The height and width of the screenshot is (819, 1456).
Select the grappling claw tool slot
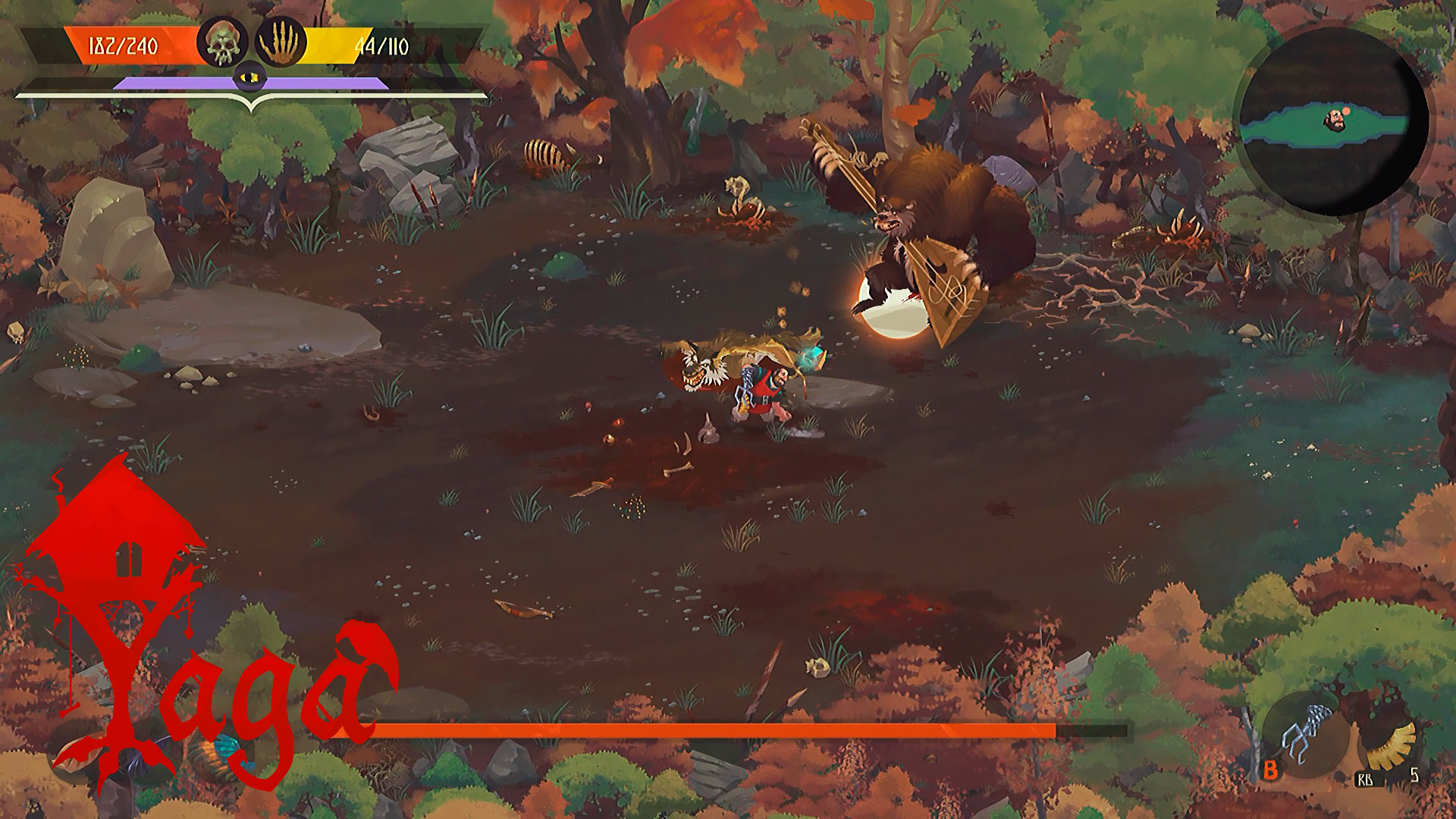[x=1306, y=734]
